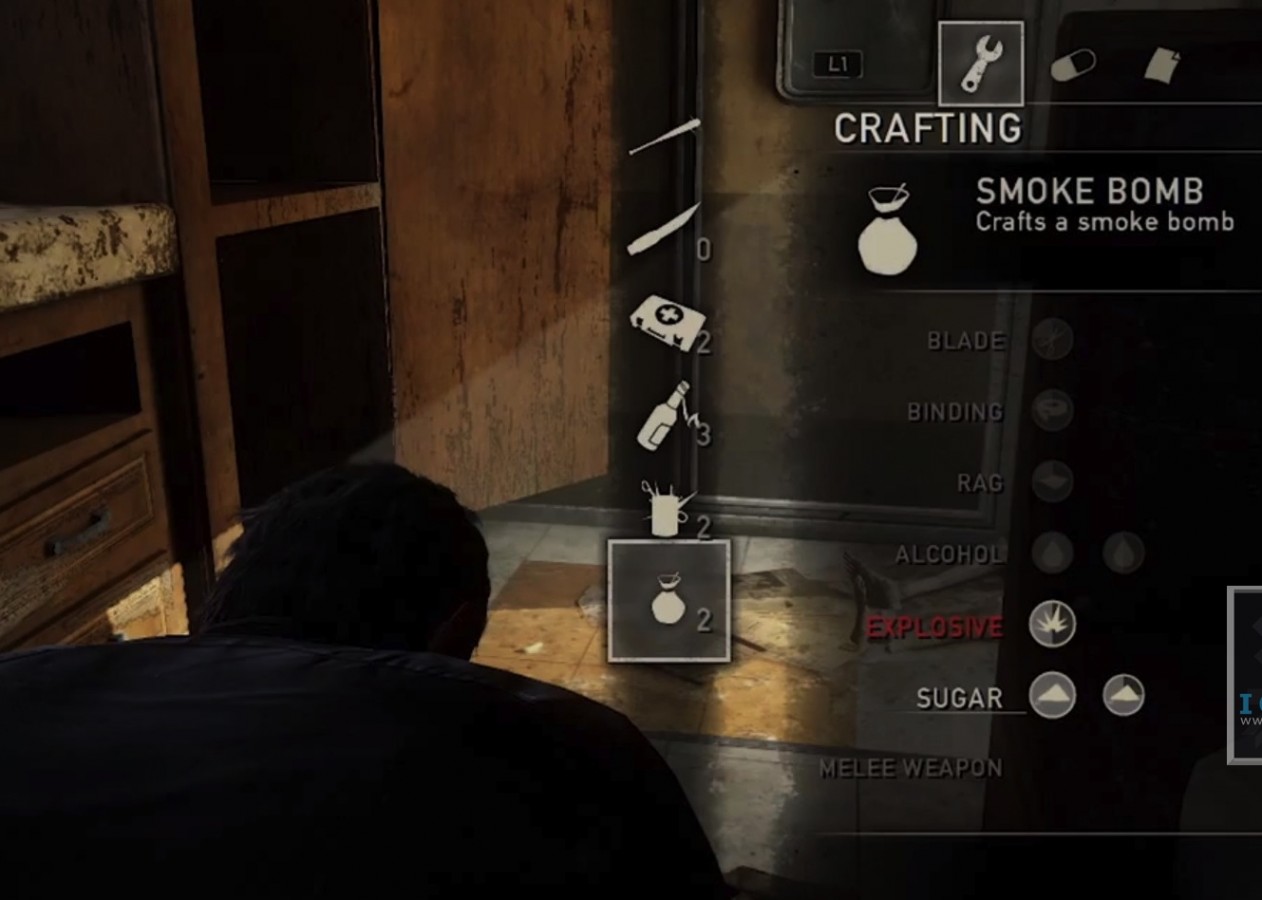The image size is (1262, 900).
Task: Click the Sugar ingredient label
Action: click(958, 698)
